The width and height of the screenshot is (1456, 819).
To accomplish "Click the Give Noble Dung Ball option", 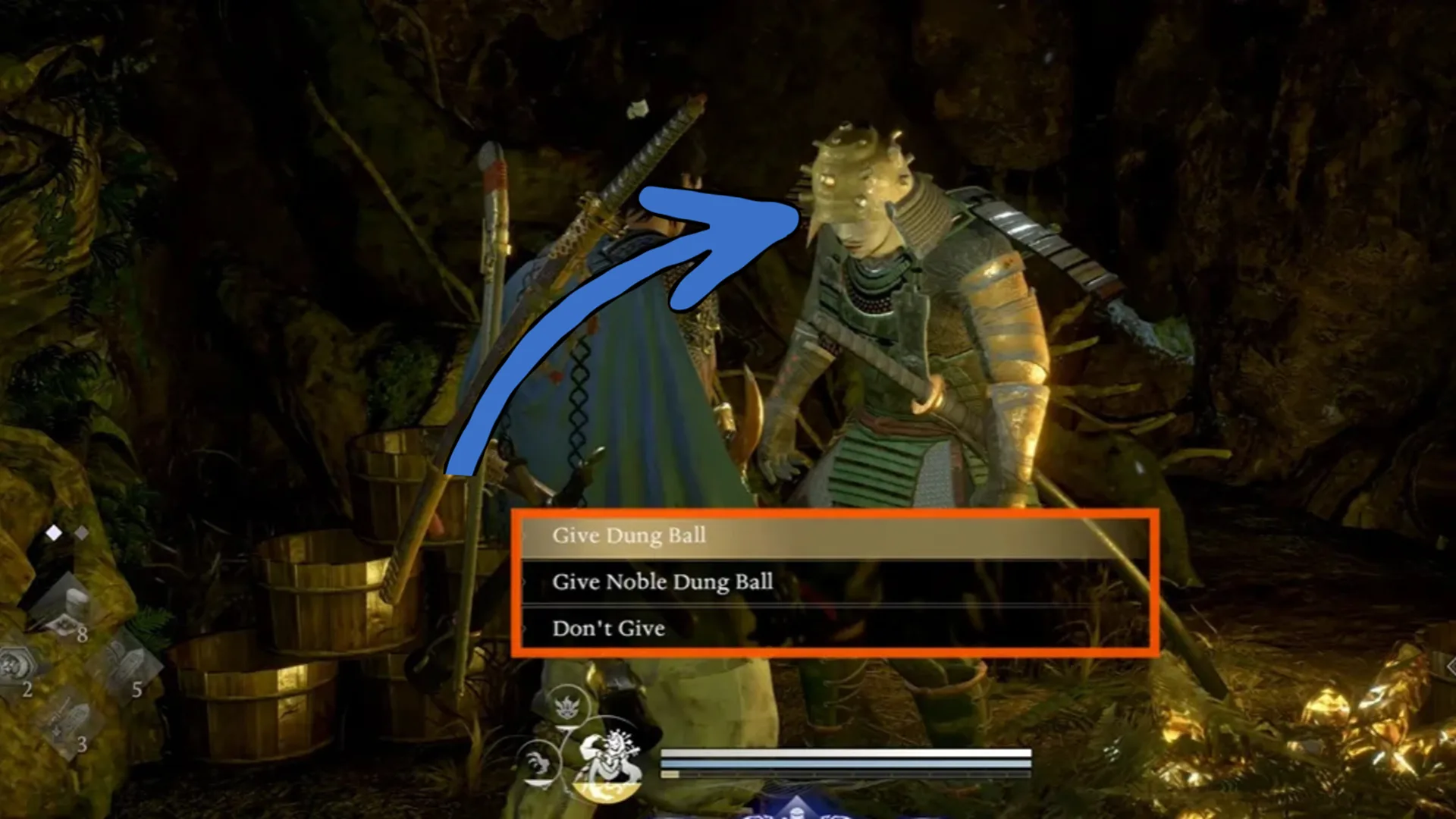I will (x=664, y=582).
